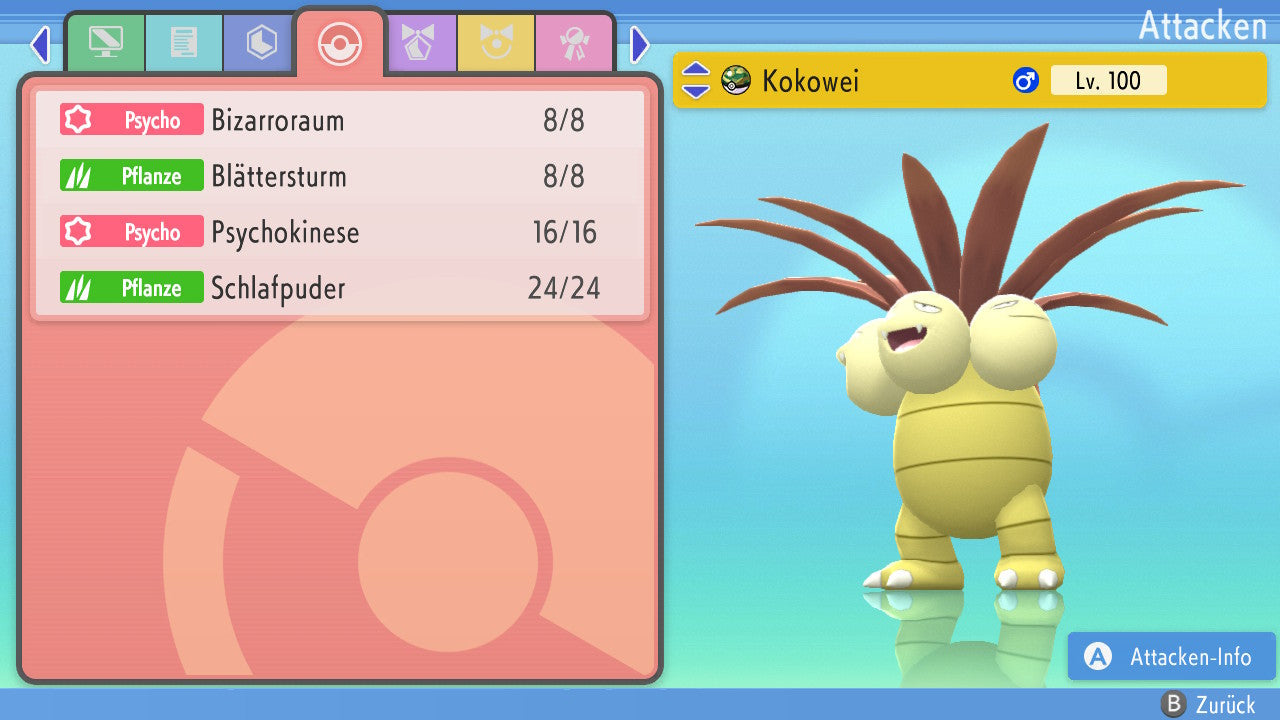The image size is (1280, 720).
Task: Show the blue hexagon stats tab
Action: tap(262, 43)
